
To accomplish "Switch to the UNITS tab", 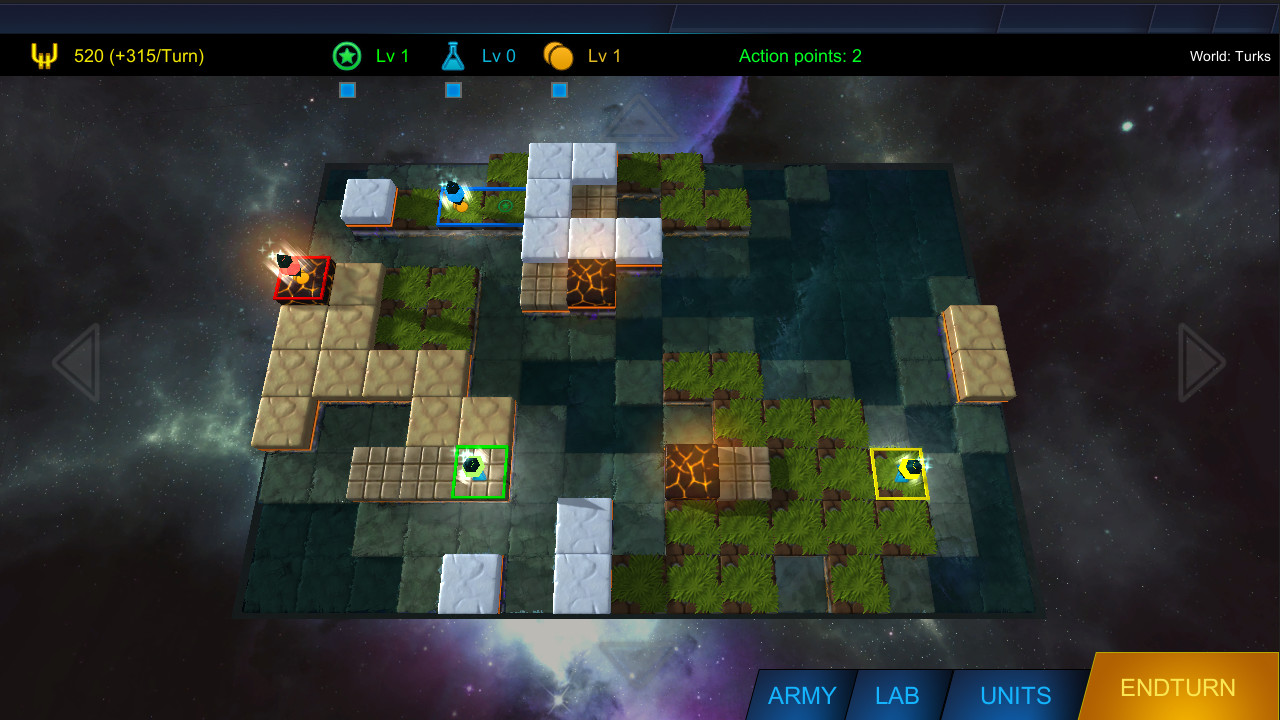I will point(1014,695).
